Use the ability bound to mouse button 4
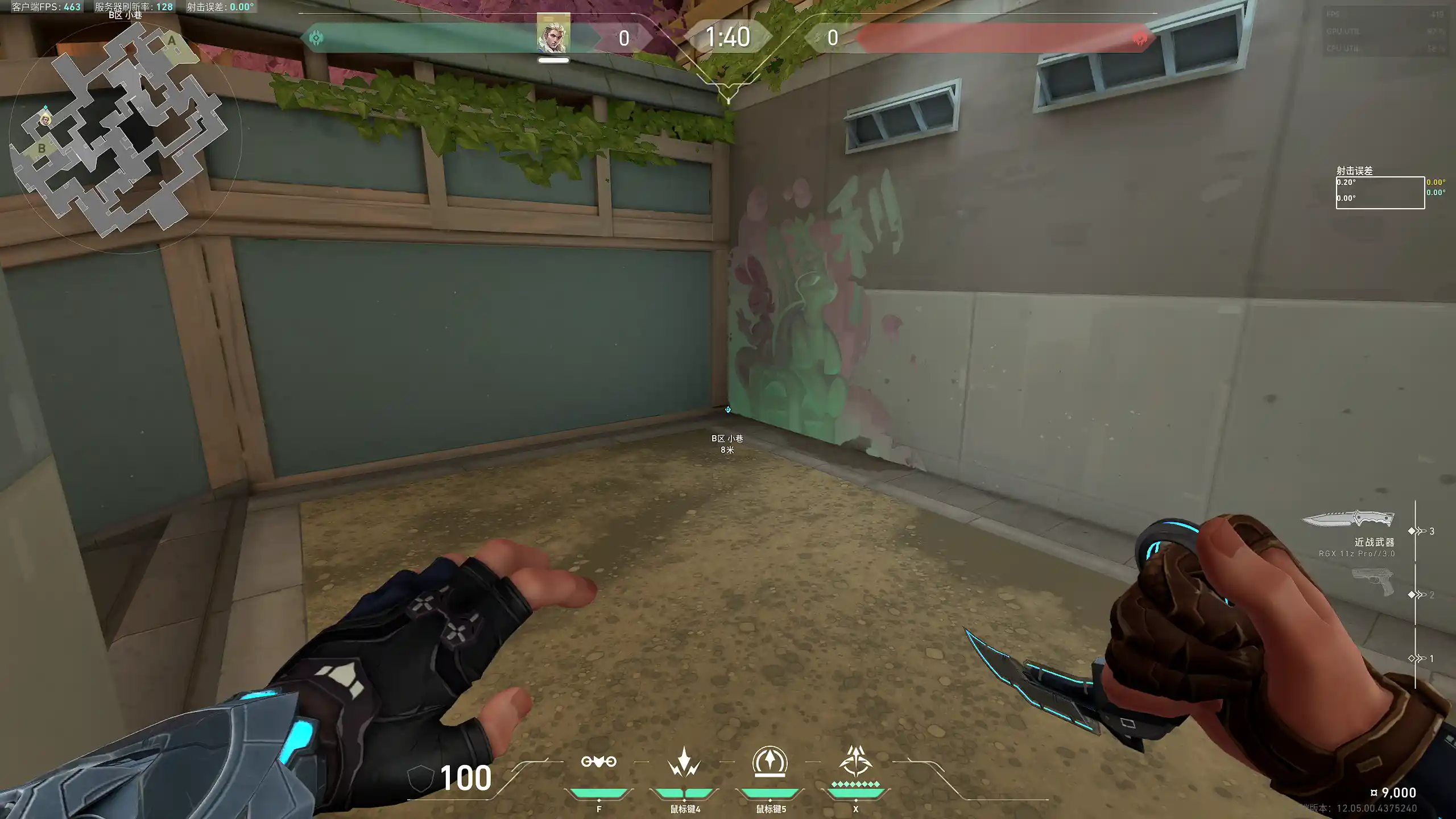 684,762
